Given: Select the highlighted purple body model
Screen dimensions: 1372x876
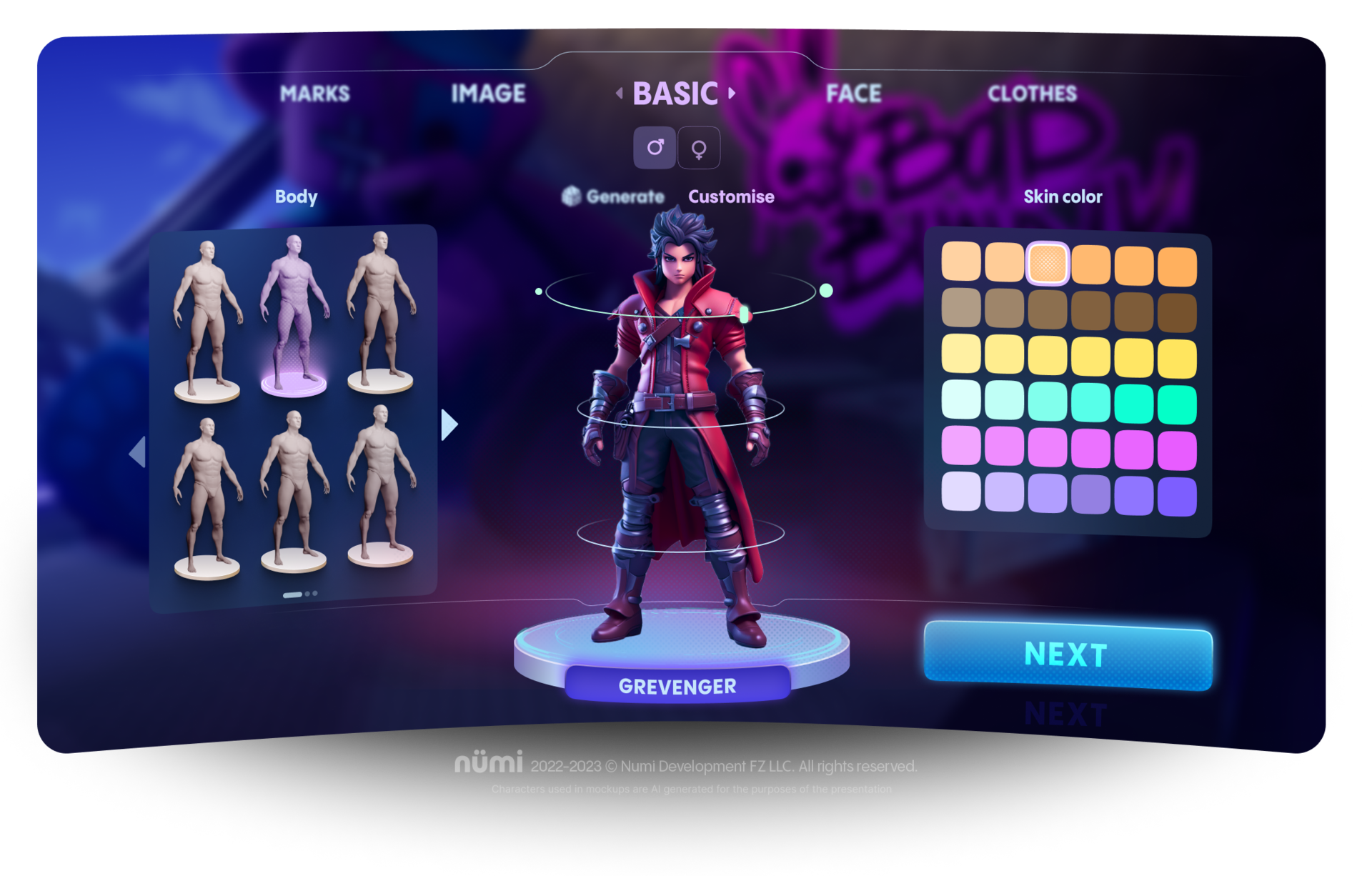Looking at the screenshot, I should 294,314.
